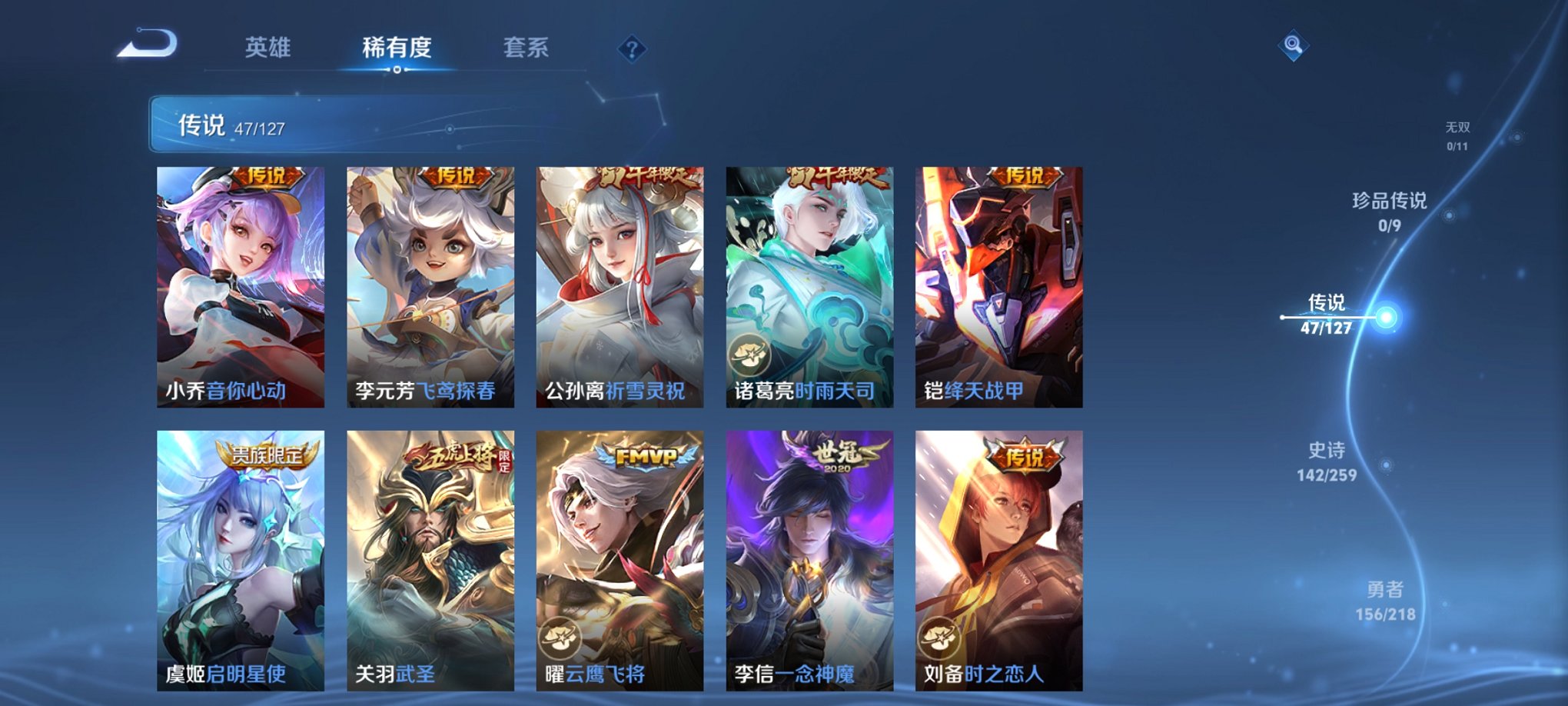
Task: Switch to the 英雄 tab
Action: tap(267, 48)
